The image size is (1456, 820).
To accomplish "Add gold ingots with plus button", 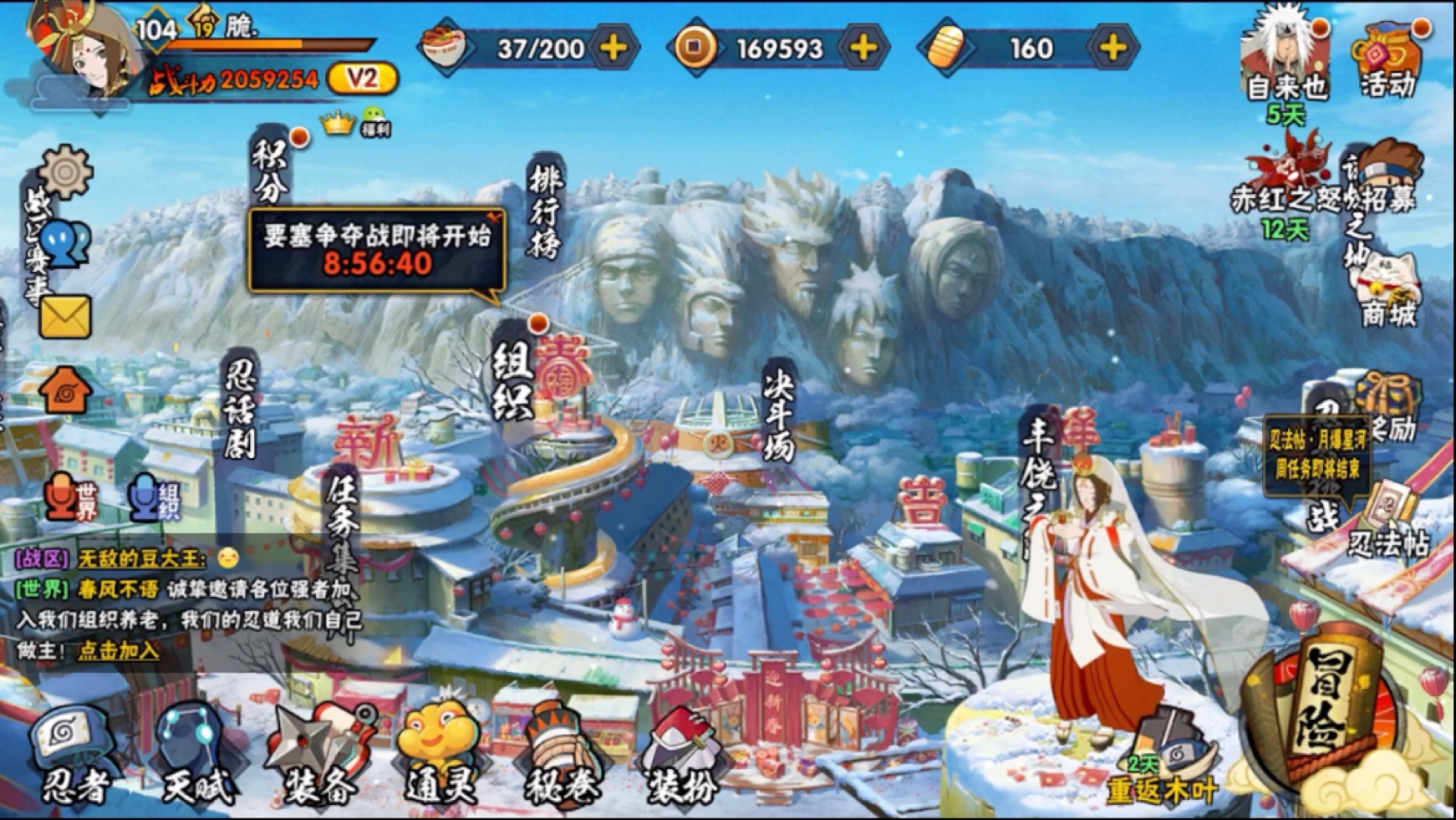I will click(1112, 48).
